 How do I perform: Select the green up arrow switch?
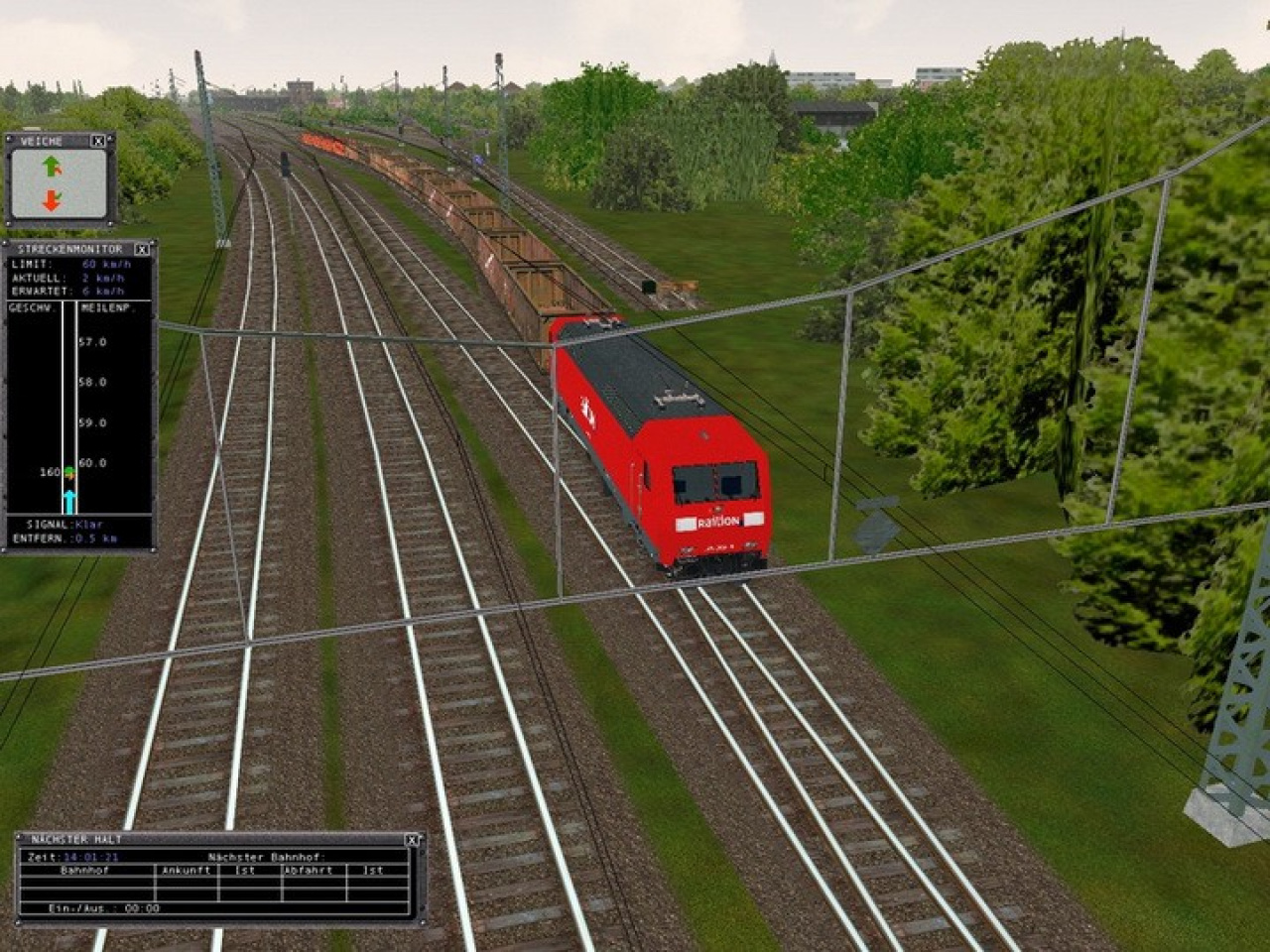[x=52, y=167]
